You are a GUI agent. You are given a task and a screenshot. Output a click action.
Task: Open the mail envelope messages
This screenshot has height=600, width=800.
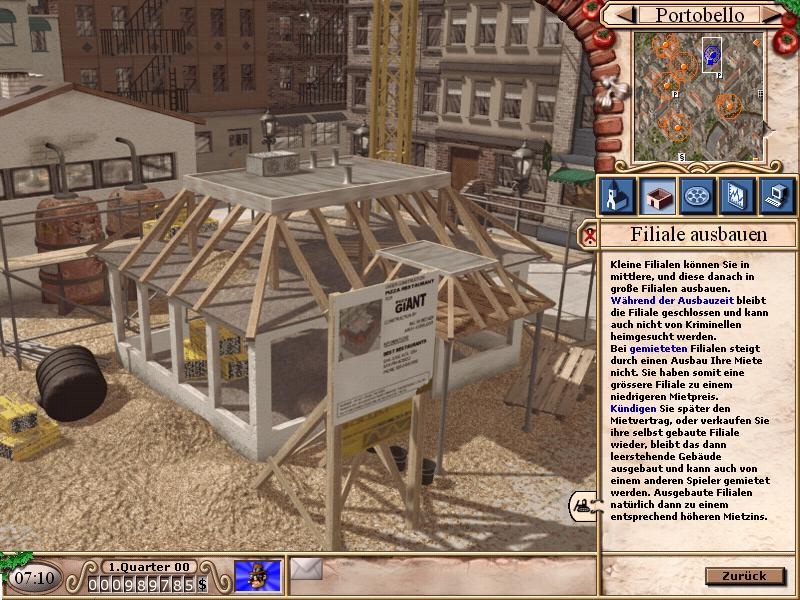click(x=307, y=570)
